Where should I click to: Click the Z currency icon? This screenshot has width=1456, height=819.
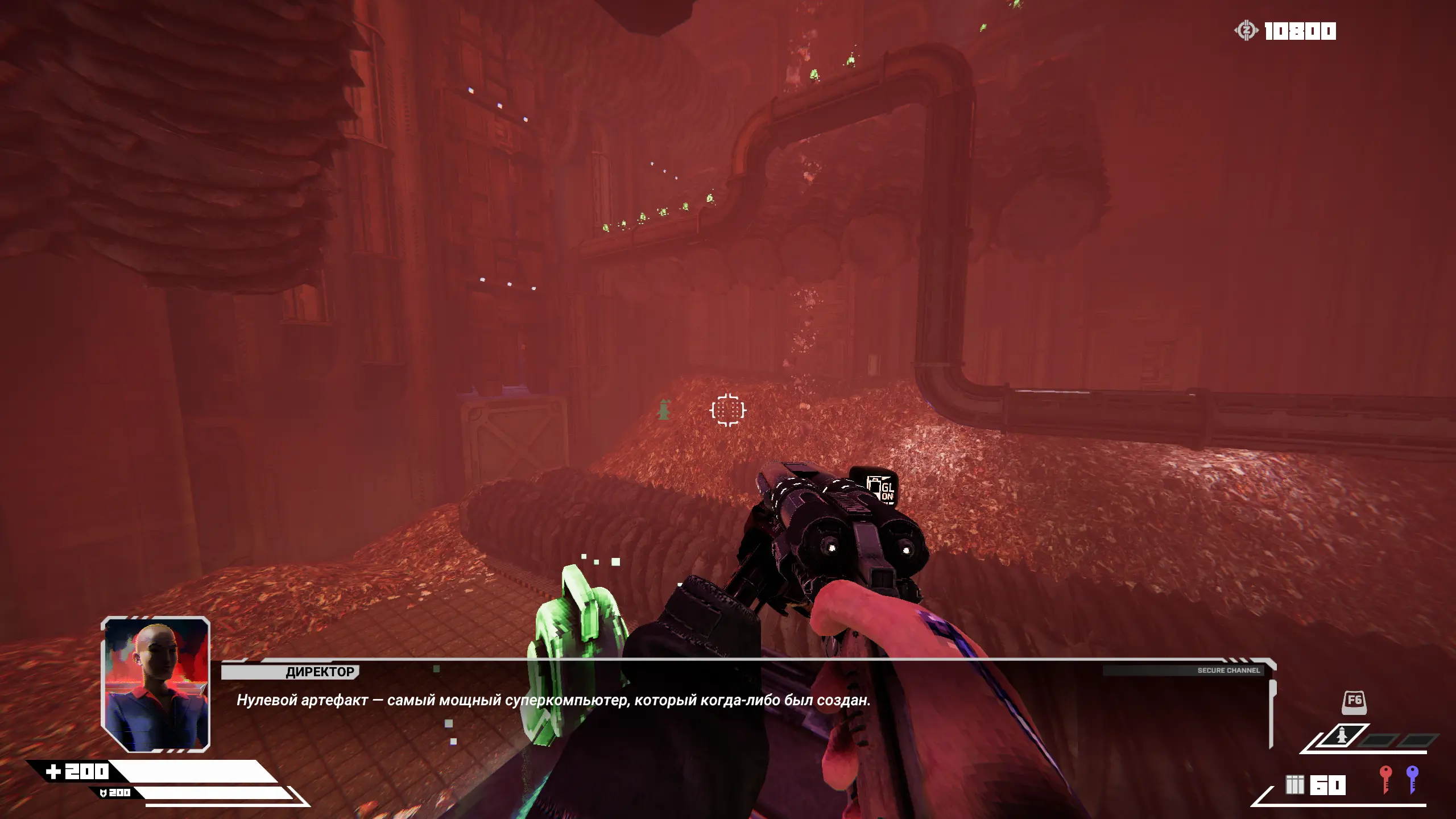[1246, 30]
